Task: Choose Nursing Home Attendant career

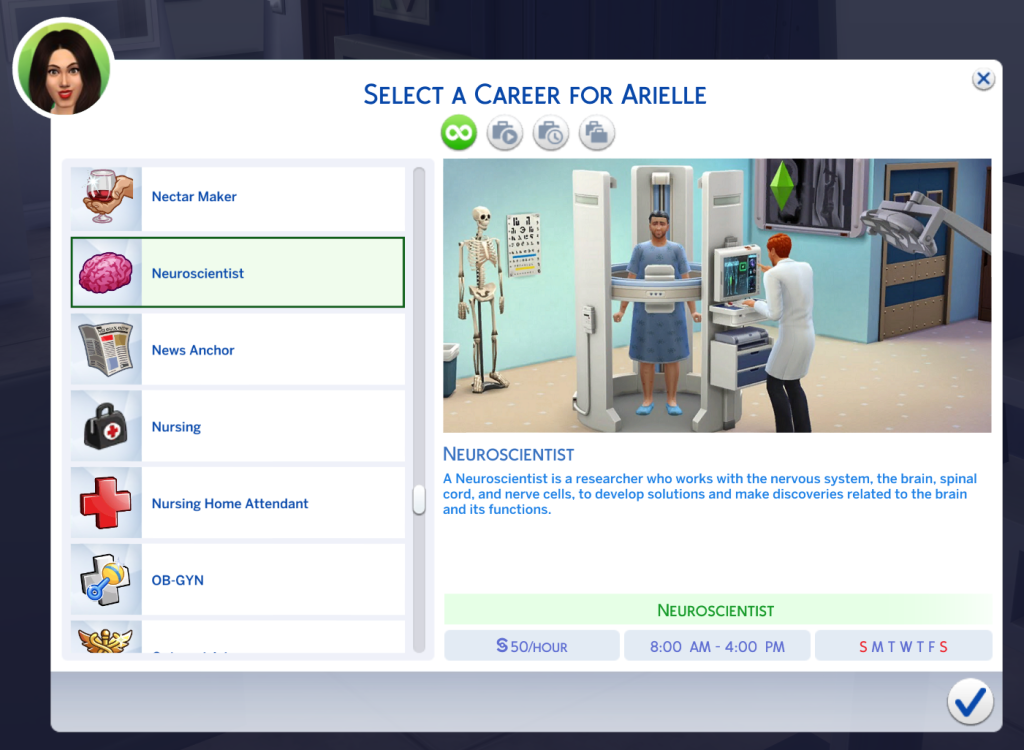Action: click(x=238, y=504)
